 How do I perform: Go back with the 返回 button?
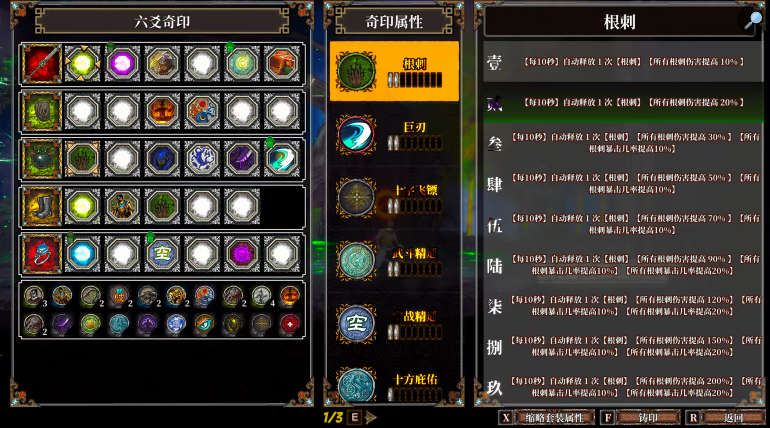point(733,417)
